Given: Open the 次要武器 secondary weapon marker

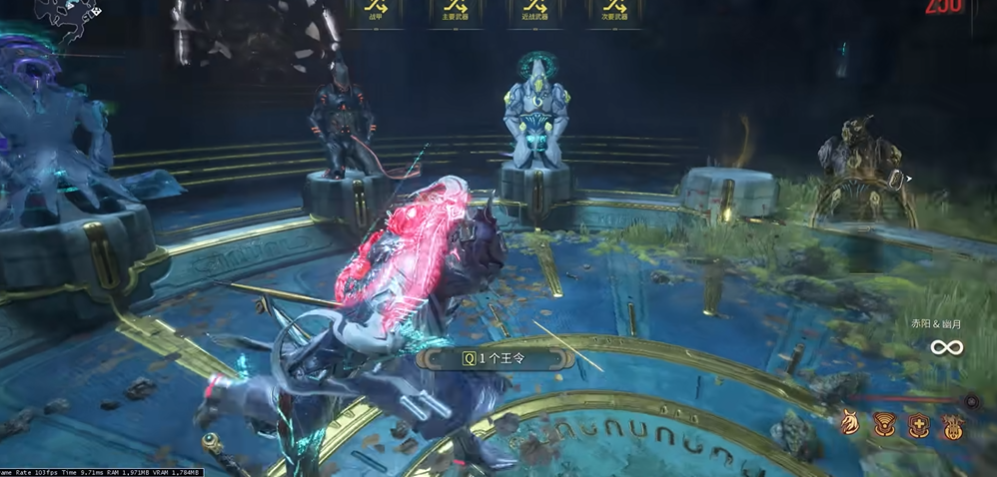Looking at the screenshot, I should (613, 11).
